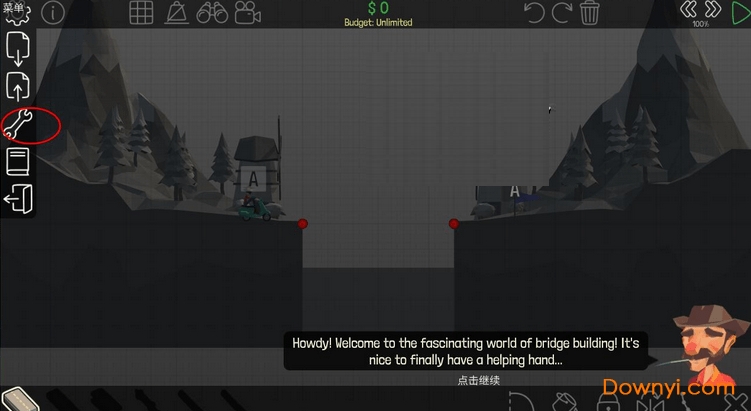Continue the dialogue via 点击继续

tap(478, 380)
